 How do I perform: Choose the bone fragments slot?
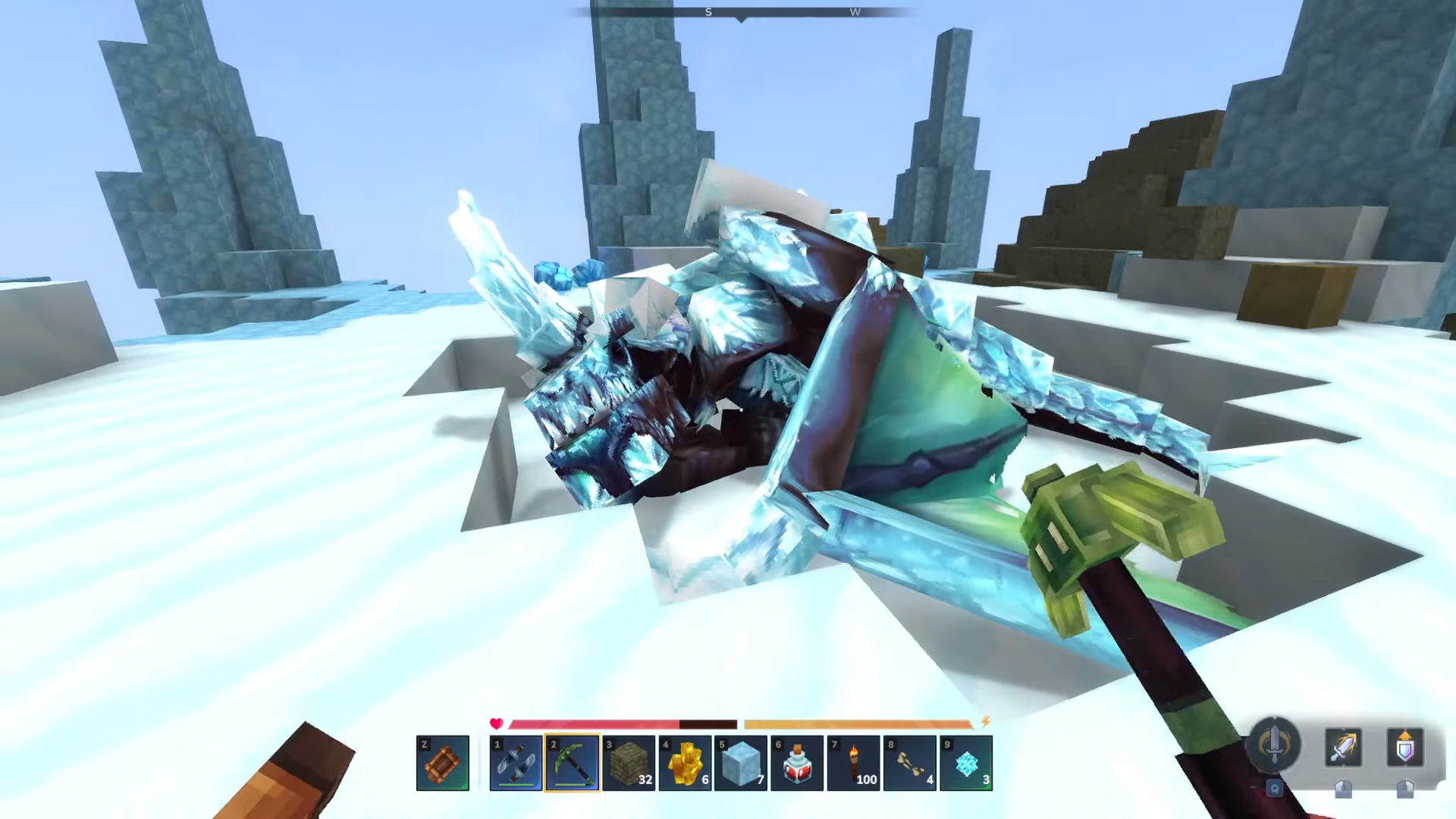(909, 763)
